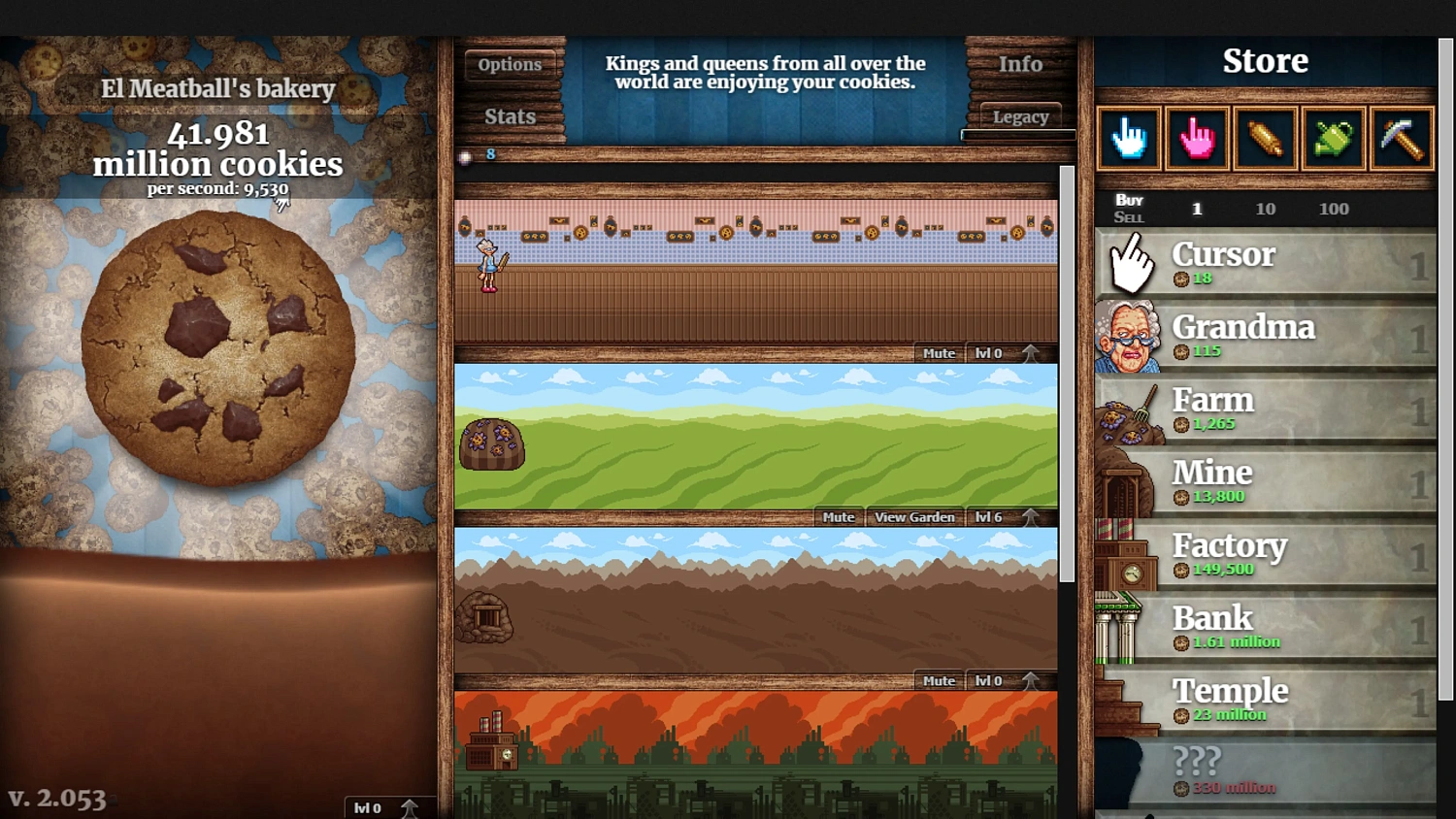The height and width of the screenshot is (819, 1456).
Task: Buy the rolling pin upgrade
Action: (1265, 139)
